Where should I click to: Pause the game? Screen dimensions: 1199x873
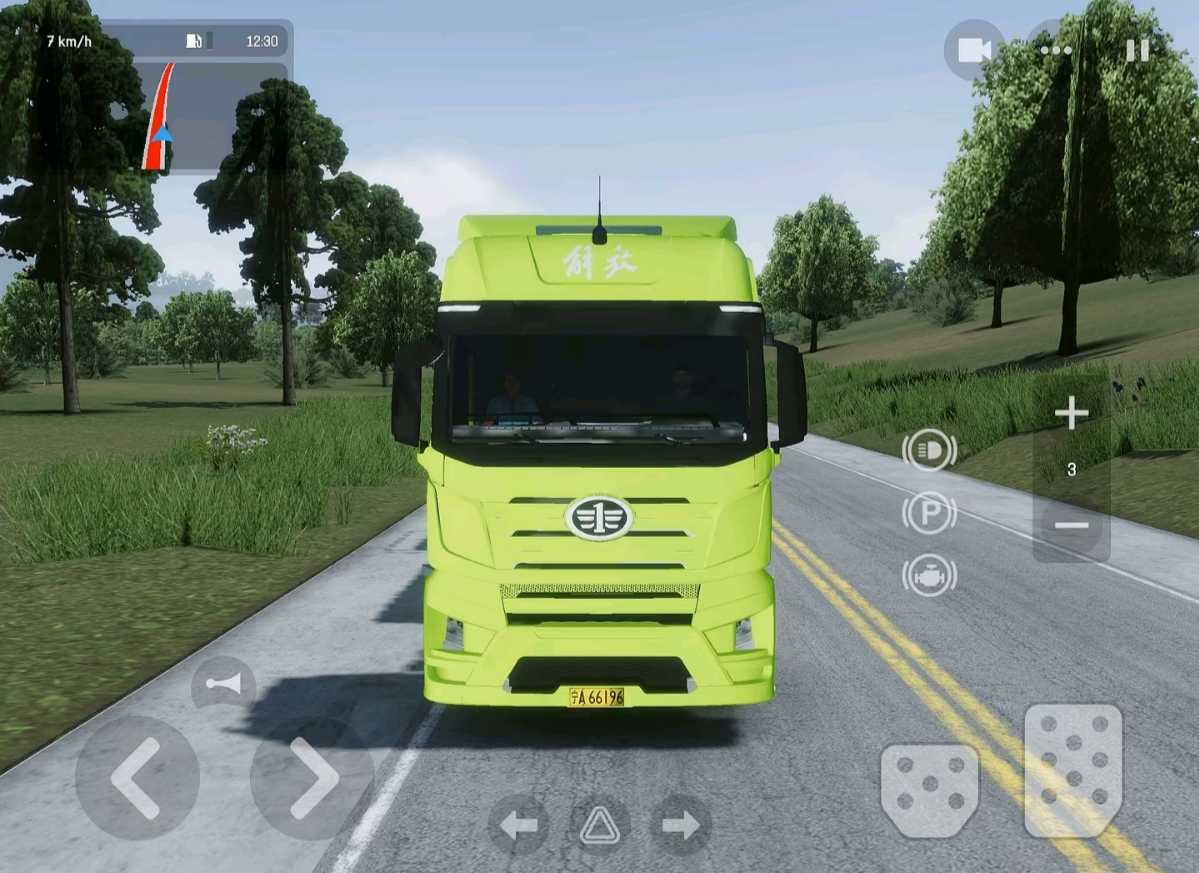click(1137, 50)
